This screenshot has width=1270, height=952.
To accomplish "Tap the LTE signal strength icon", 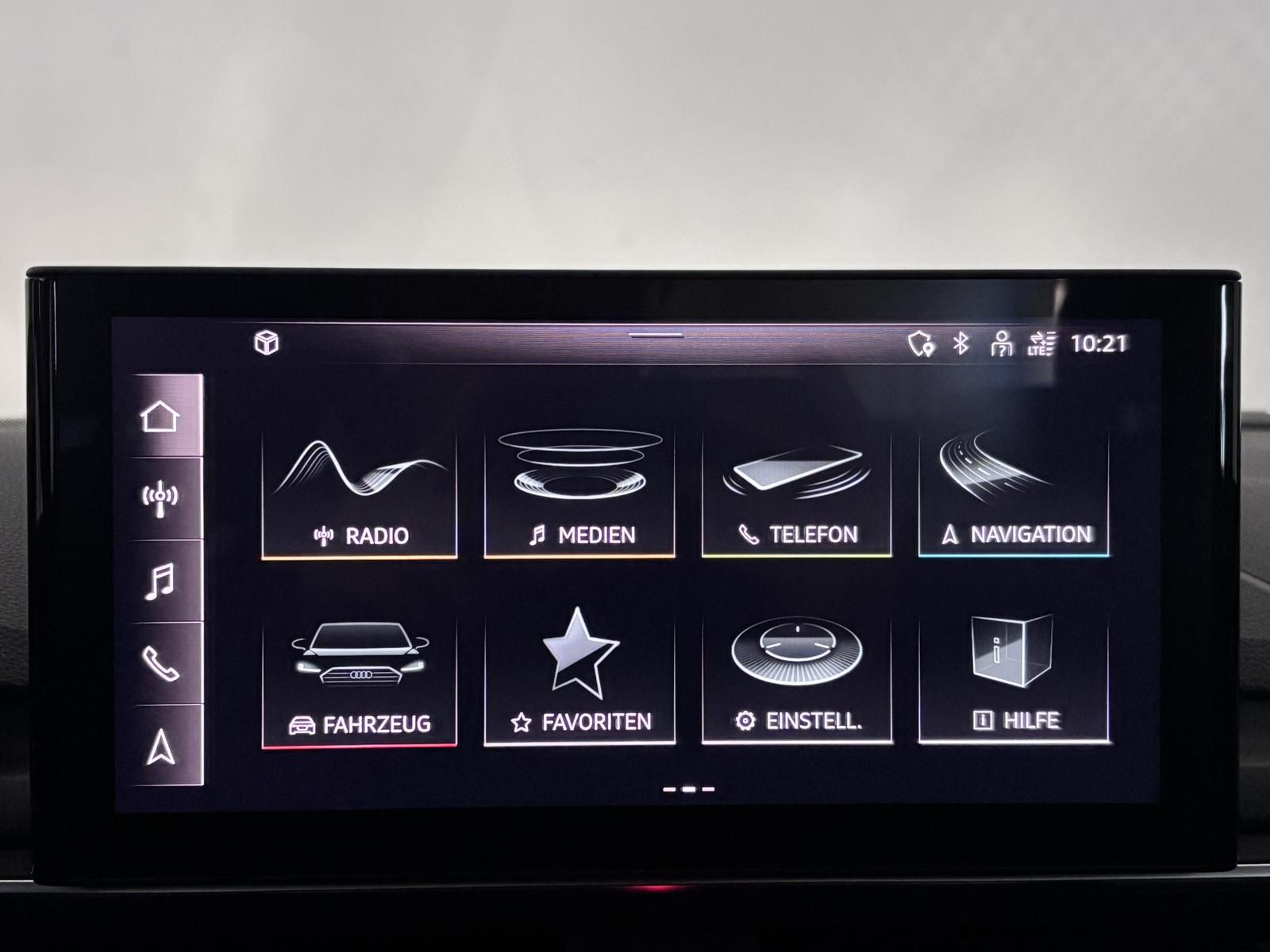I will coord(1042,344).
